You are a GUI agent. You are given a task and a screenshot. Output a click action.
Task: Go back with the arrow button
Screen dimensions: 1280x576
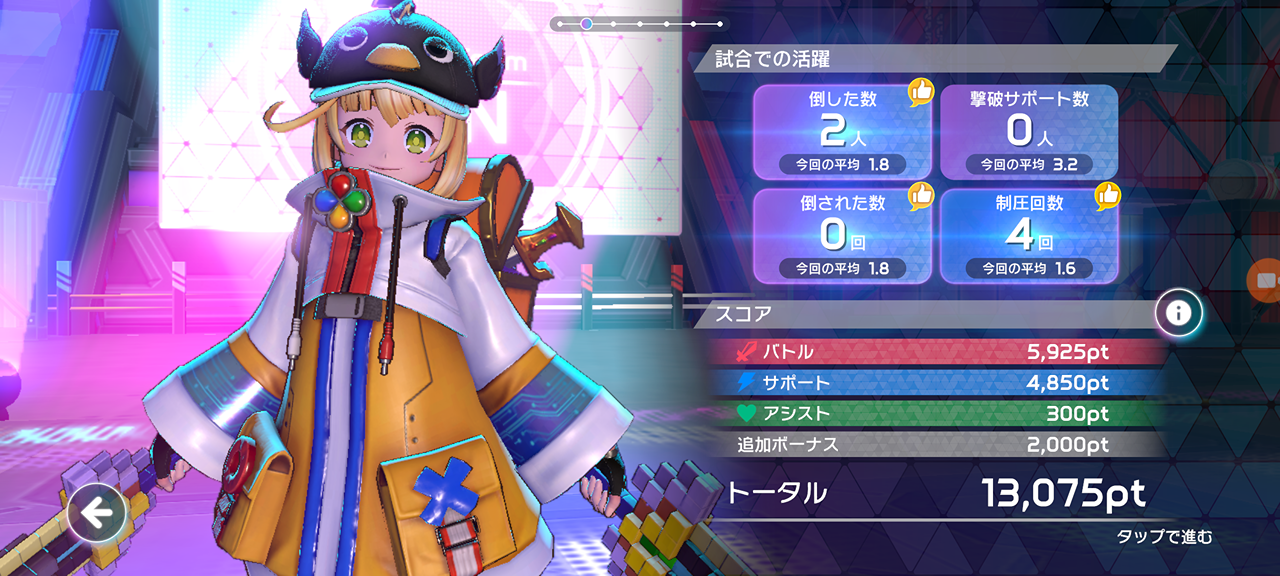97,514
